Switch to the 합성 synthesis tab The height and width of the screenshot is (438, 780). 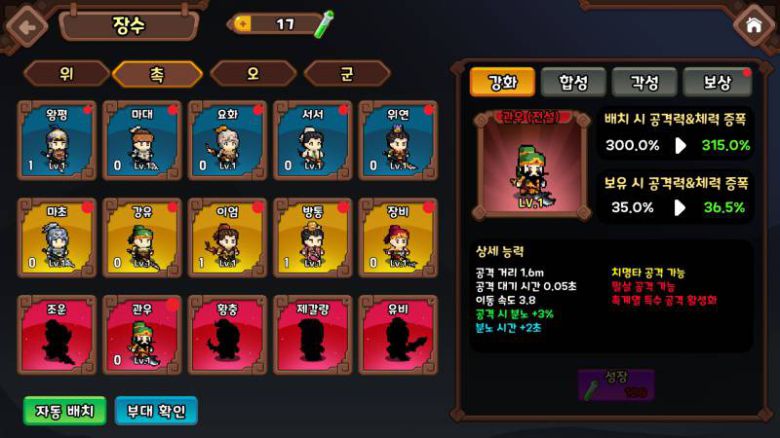pos(573,82)
